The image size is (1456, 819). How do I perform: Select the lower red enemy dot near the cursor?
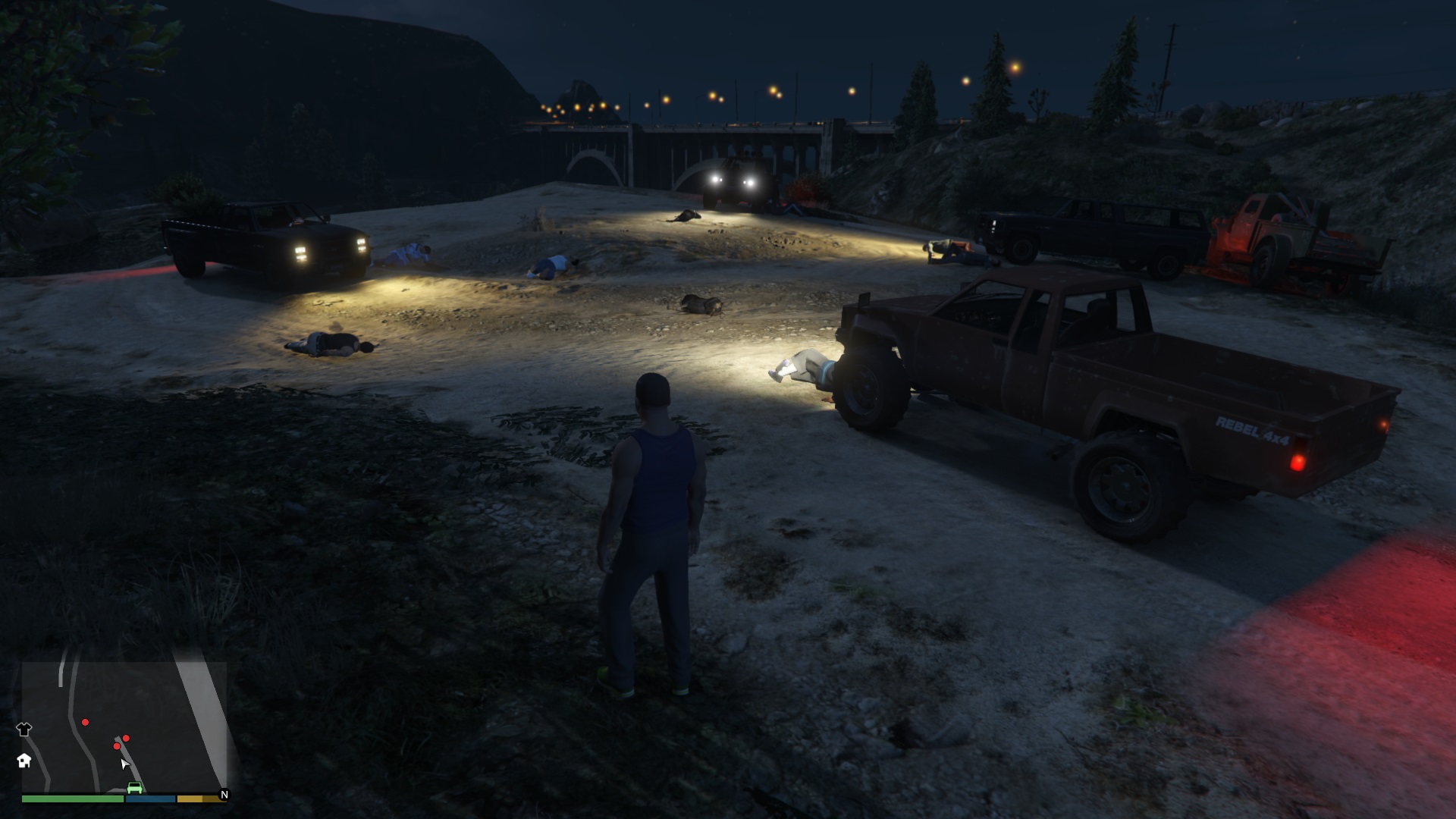[x=117, y=745]
